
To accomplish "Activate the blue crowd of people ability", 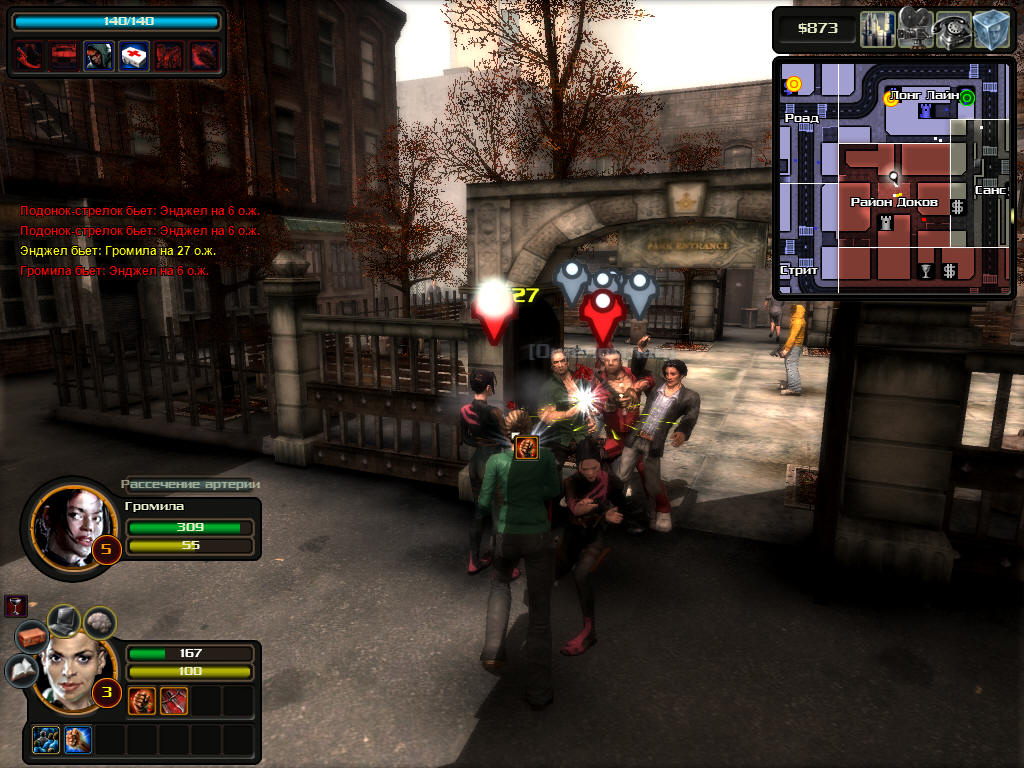I will 45,739.
